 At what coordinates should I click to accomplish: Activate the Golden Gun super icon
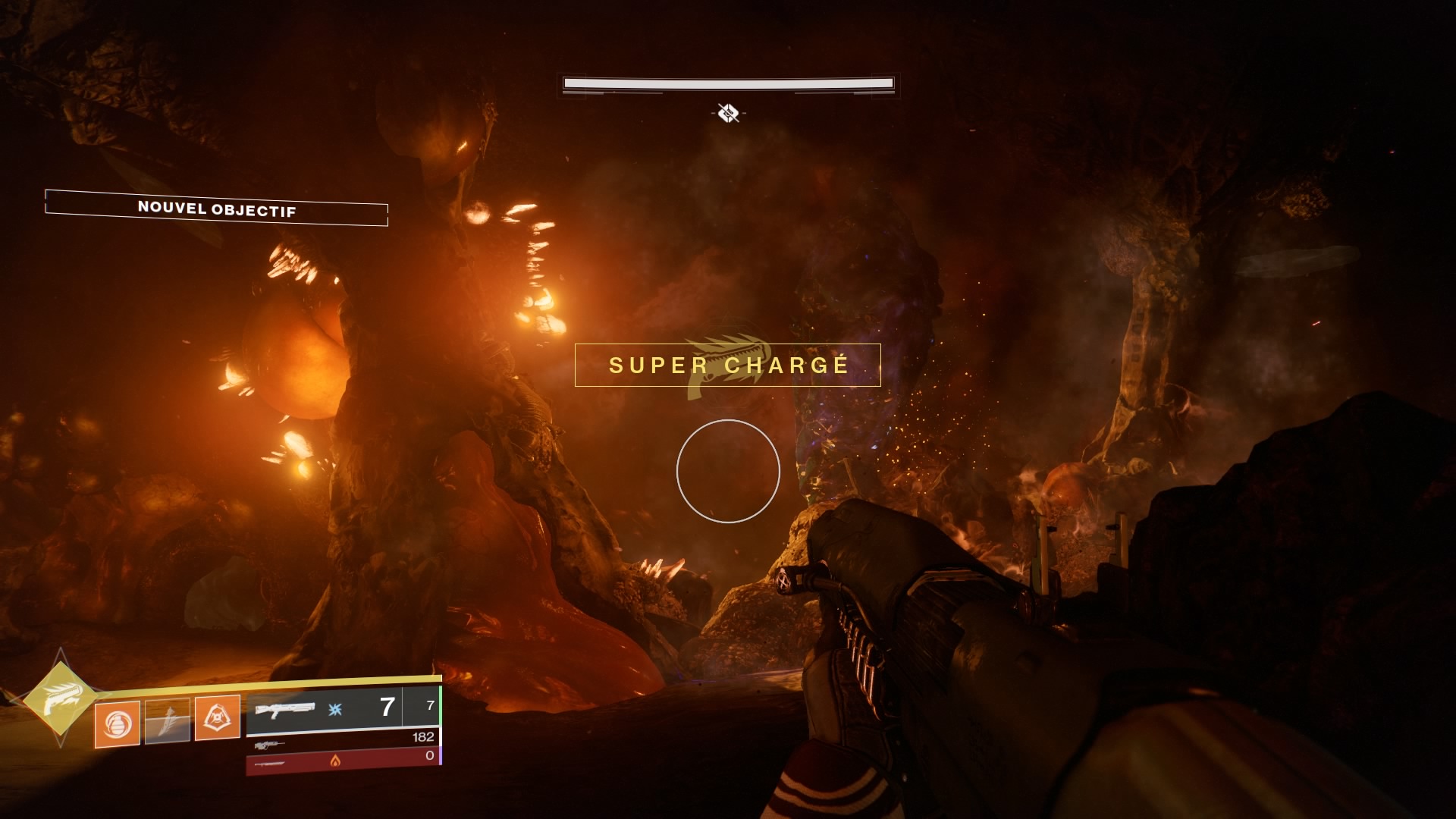(x=60, y=698)
